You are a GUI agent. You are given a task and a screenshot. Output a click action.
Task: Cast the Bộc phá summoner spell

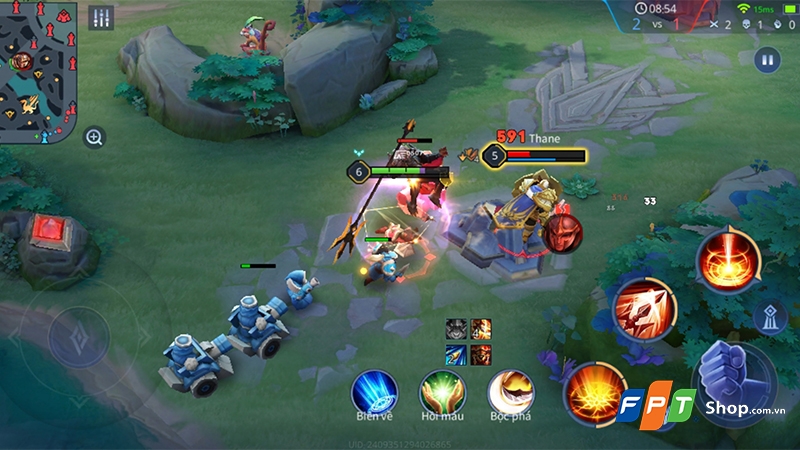[510, 392]
